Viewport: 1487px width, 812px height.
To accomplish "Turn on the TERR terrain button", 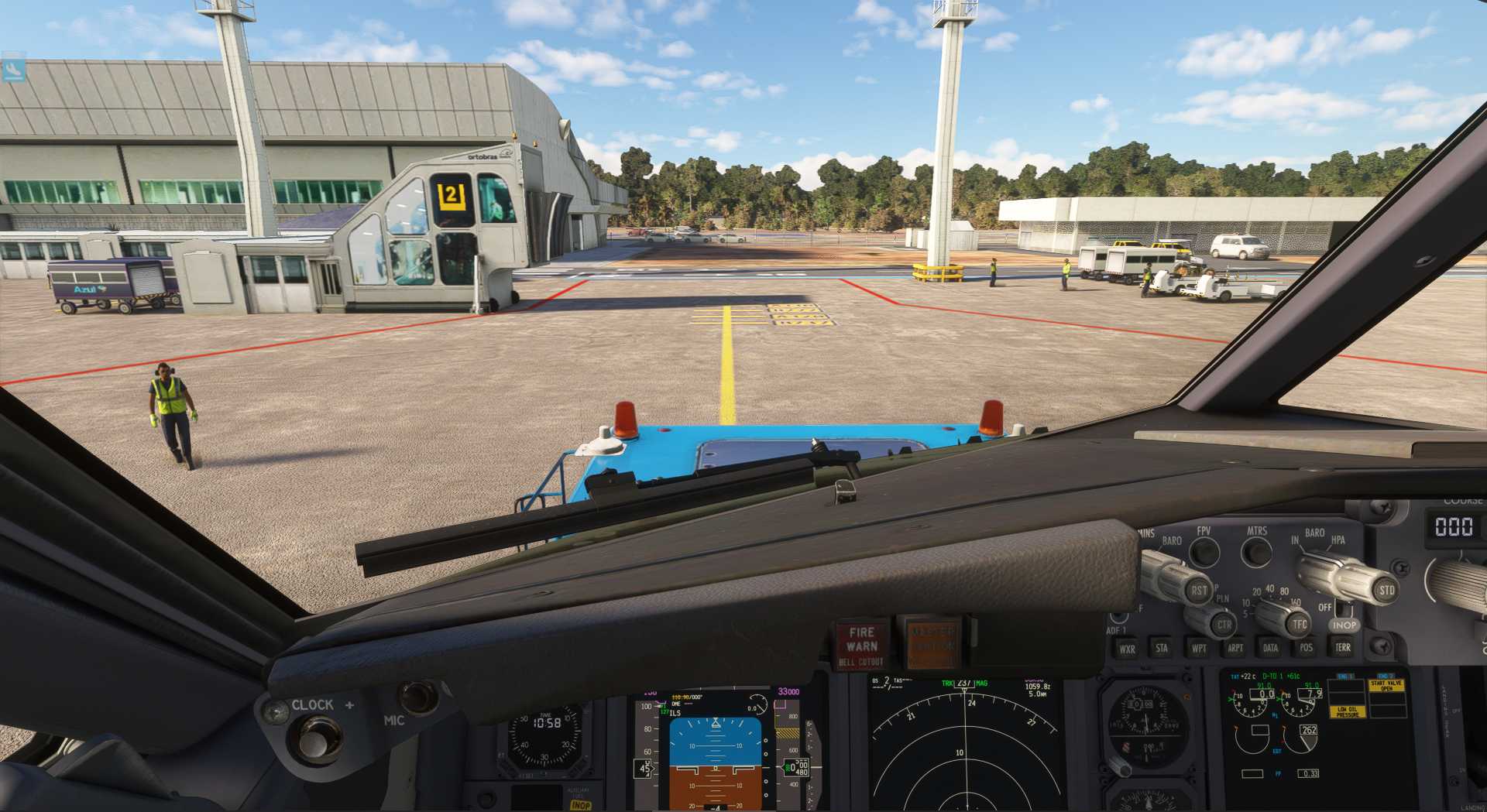I will tap(1343, 647).
